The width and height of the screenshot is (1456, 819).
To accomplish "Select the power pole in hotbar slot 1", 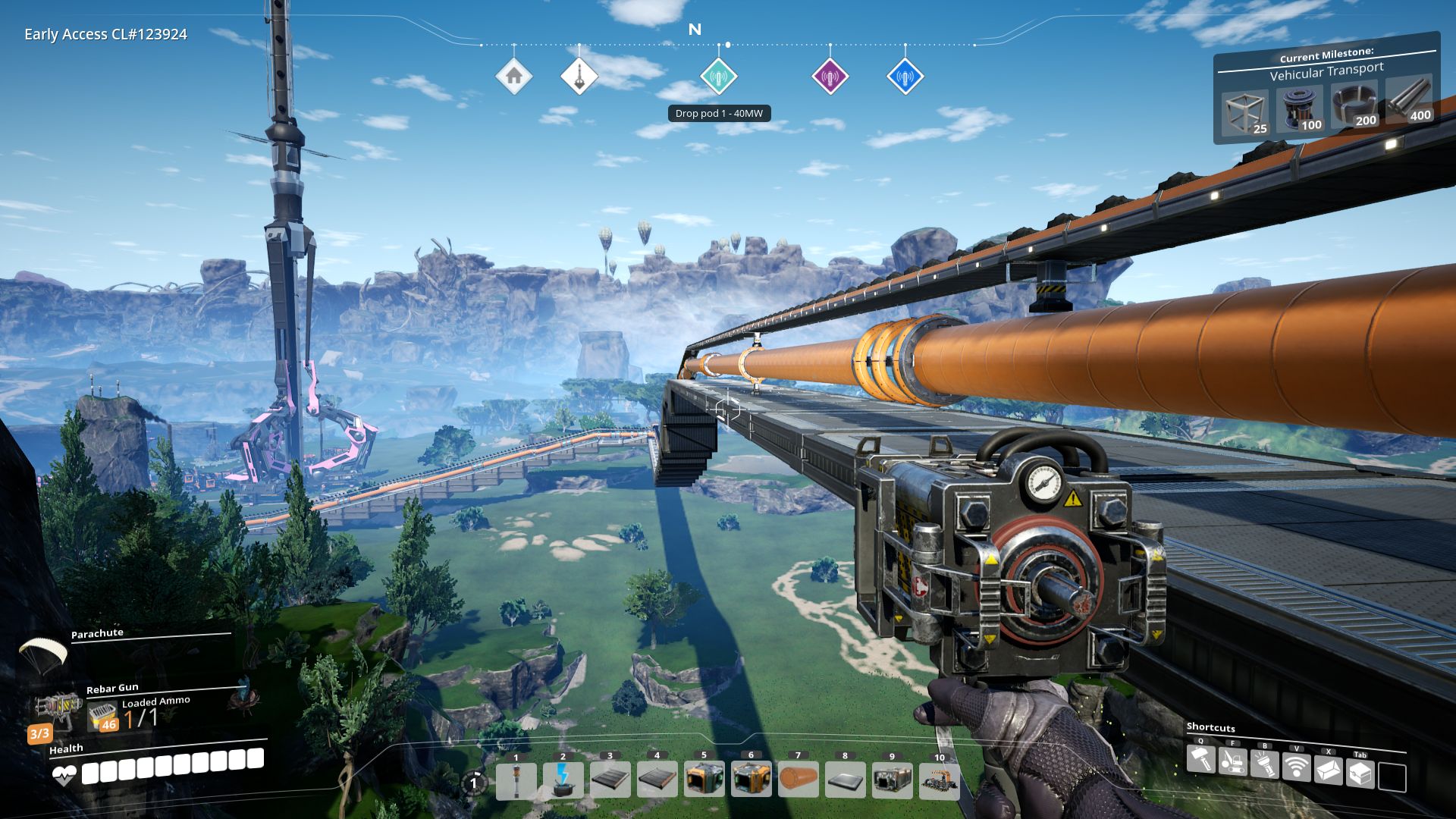I will [516, 780].
